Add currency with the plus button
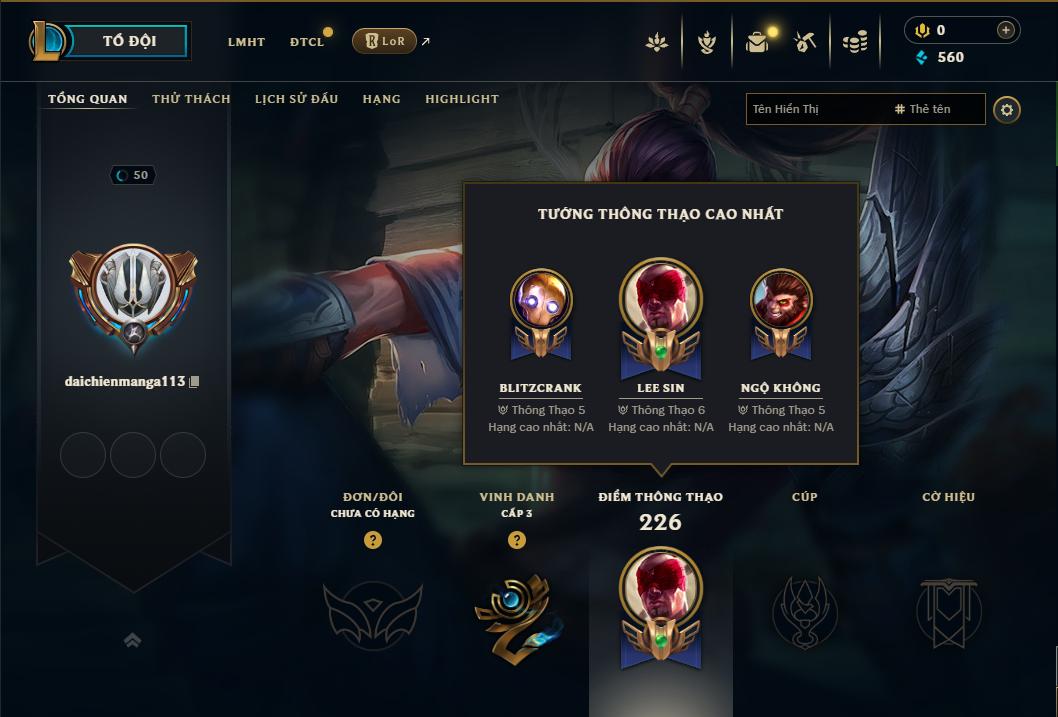The width and height of the screenshot is (1058, 717). click(1006, 30)
